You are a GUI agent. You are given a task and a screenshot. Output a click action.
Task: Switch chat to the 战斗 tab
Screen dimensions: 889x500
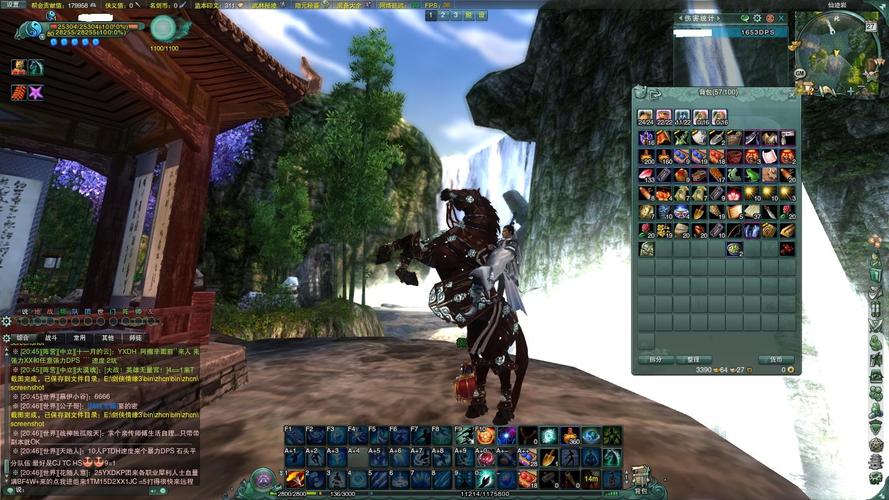click(51, 338)
